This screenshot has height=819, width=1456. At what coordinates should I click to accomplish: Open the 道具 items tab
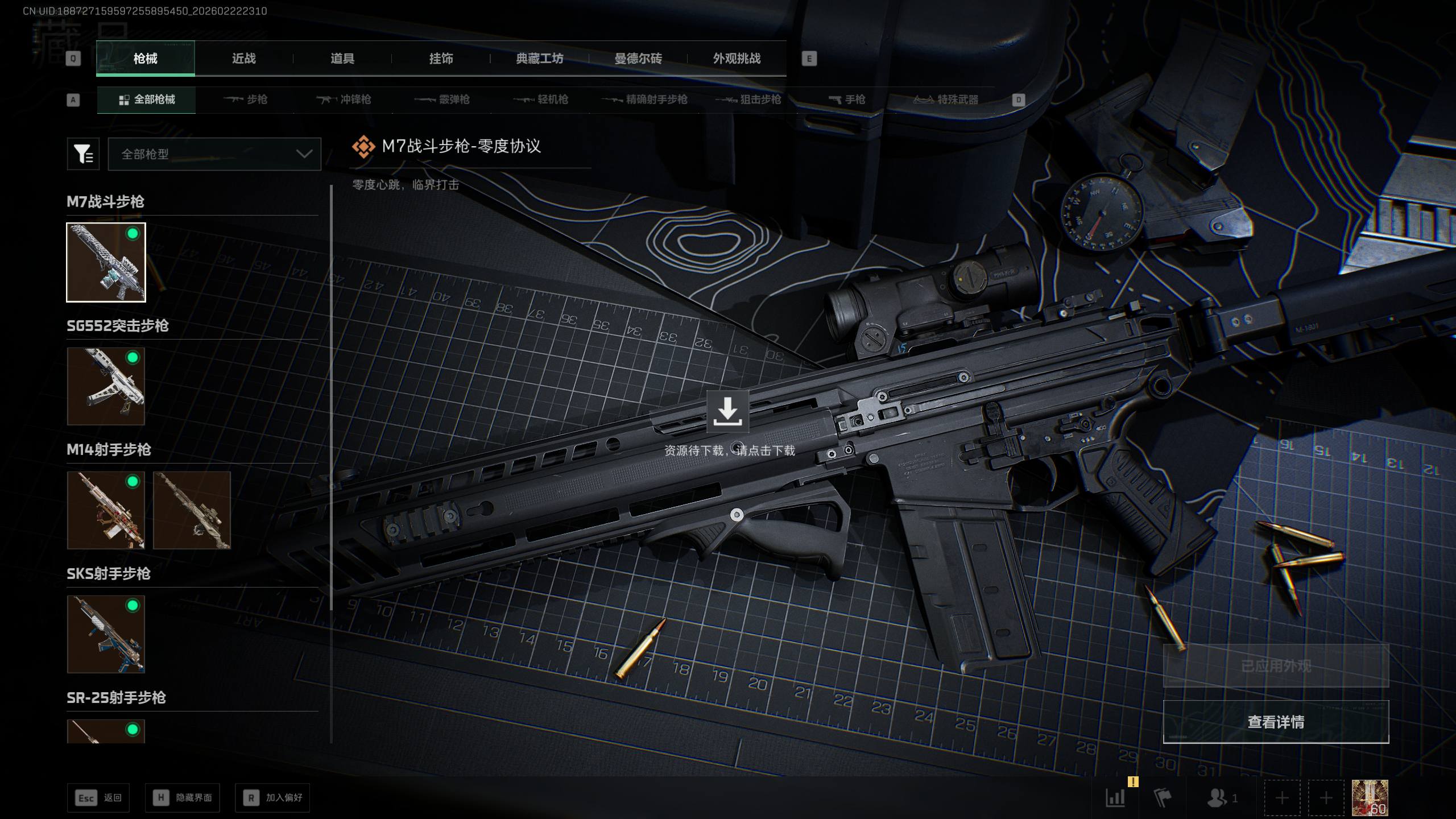point(342,59)
